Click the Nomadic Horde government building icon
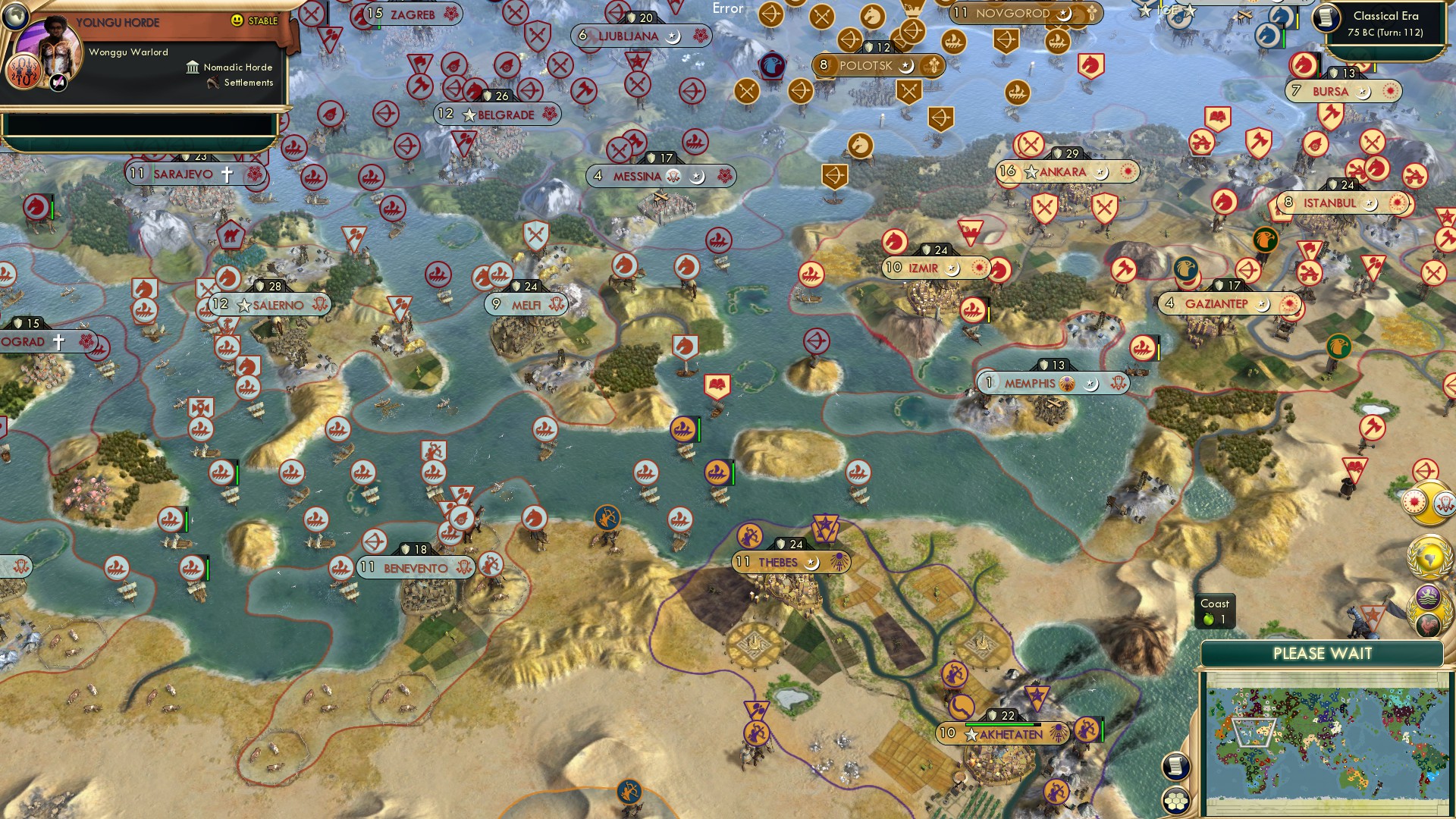Screen dimensions: 1456x819 193,68
